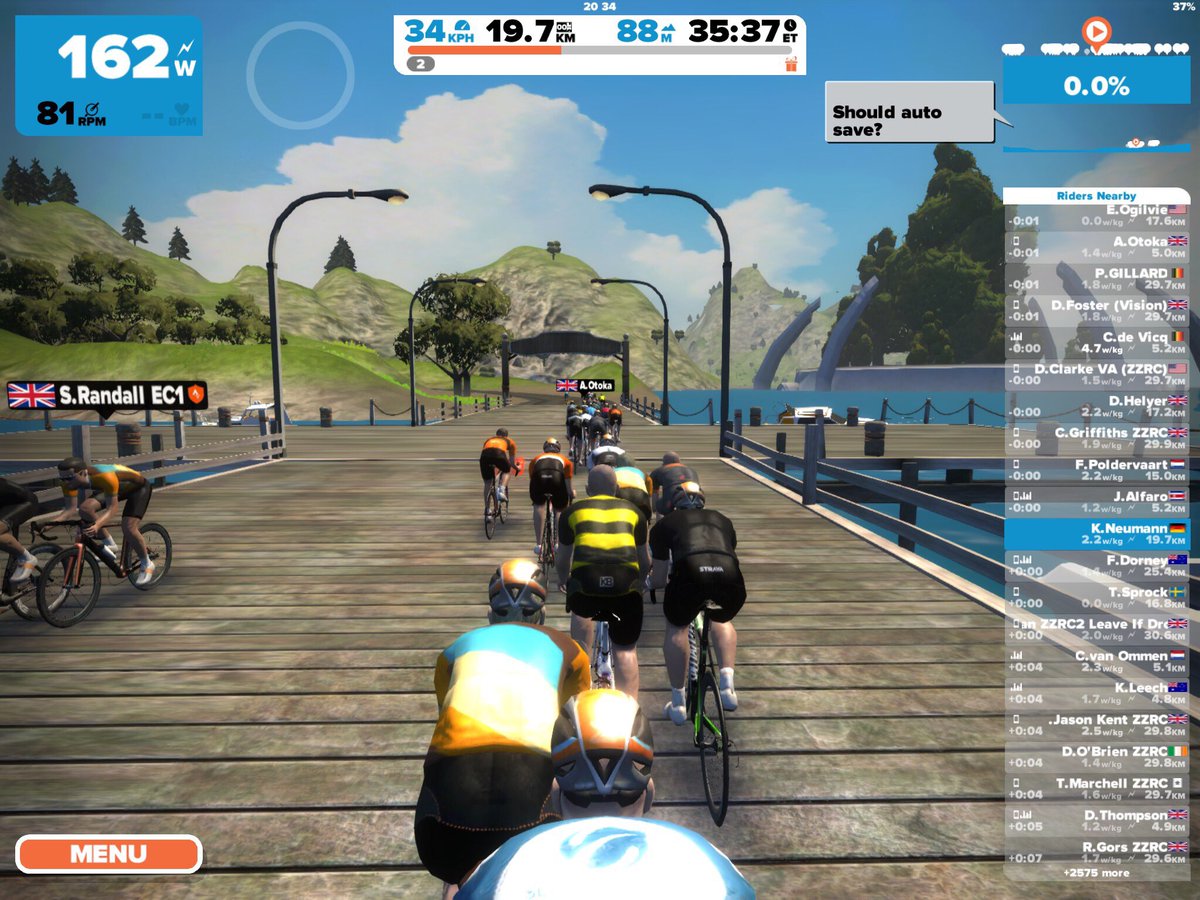Choose D.Helyer from nearby riders
This screenshot has width=1200, height=900.
tap(1096, 406)
